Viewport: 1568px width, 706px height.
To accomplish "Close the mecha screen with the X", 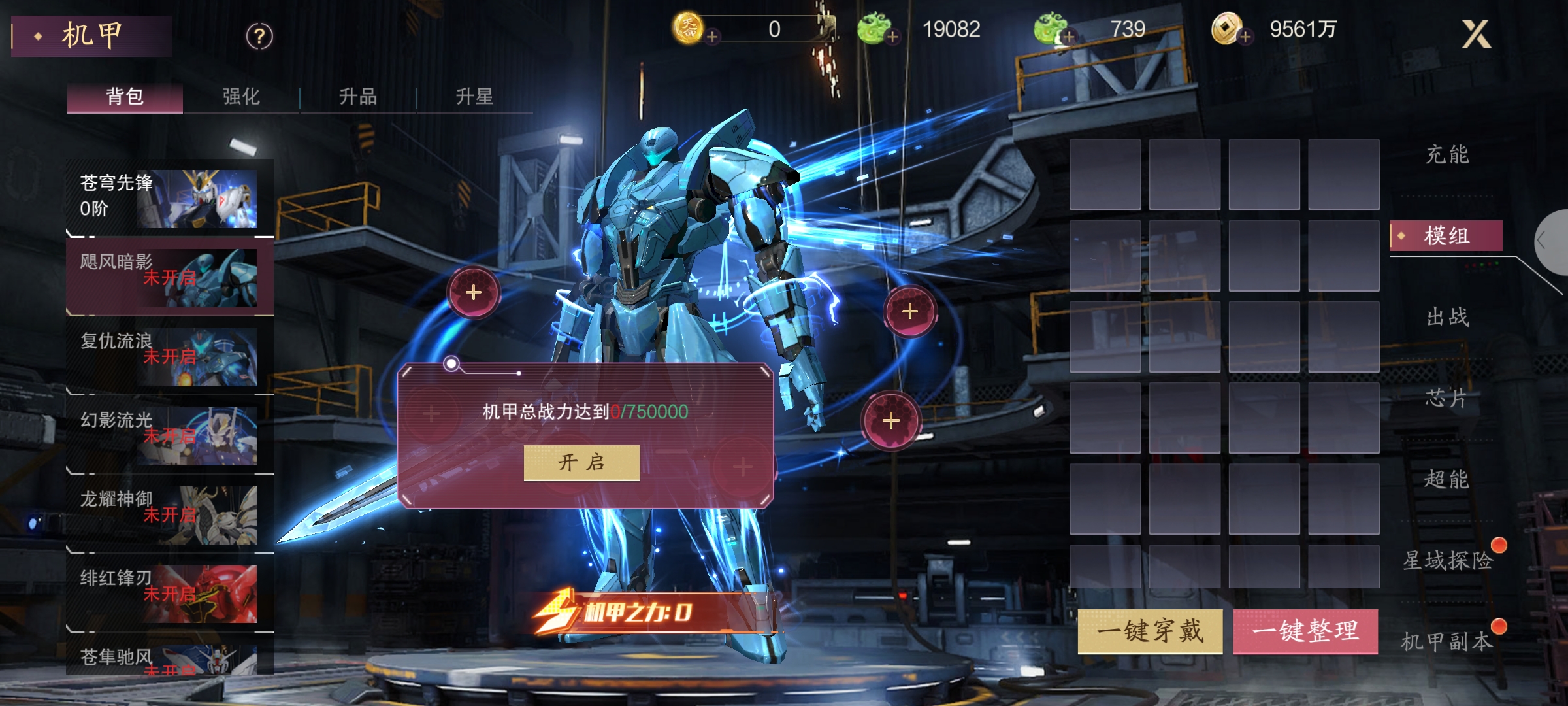I will (x=1475, y=34).
